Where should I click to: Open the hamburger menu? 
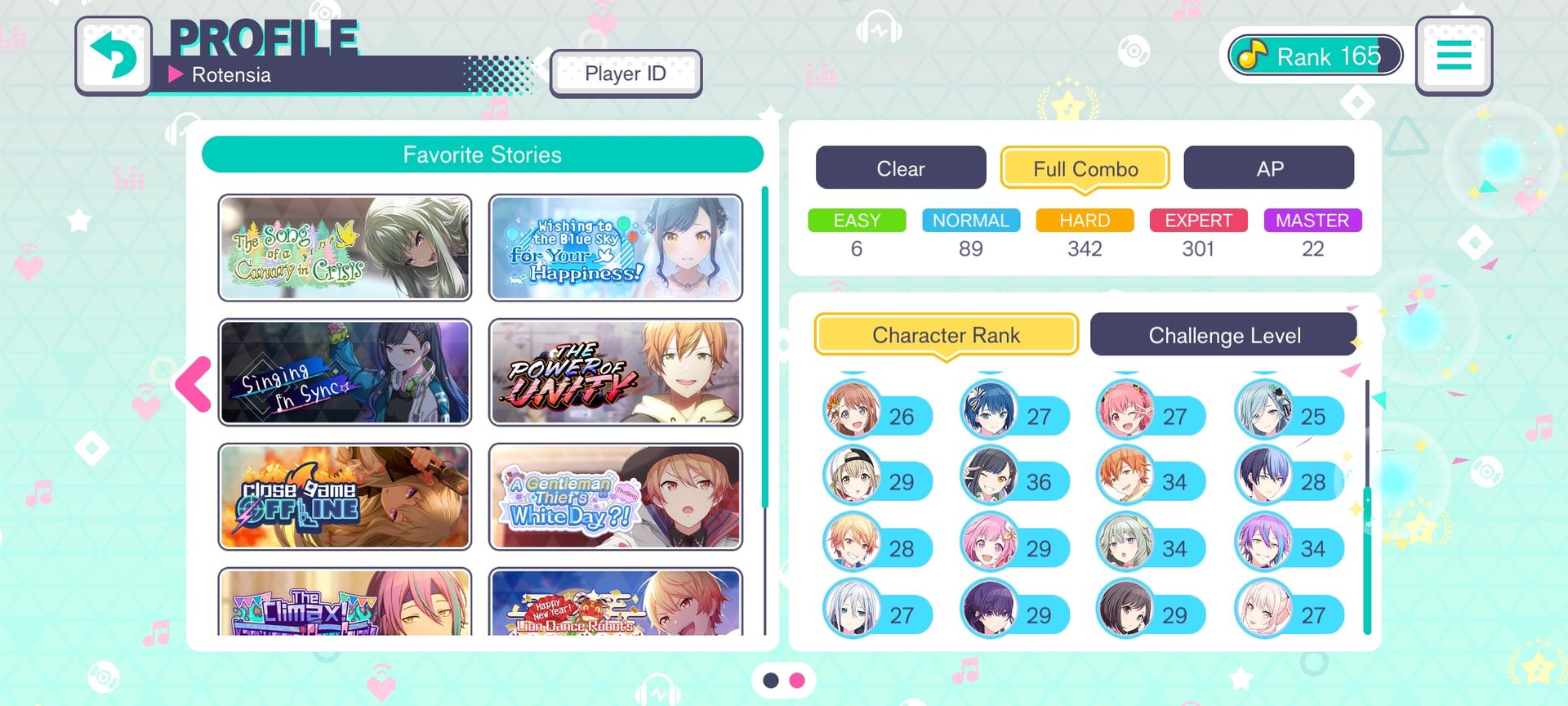pyautogui.click(x=1454, y=56)
